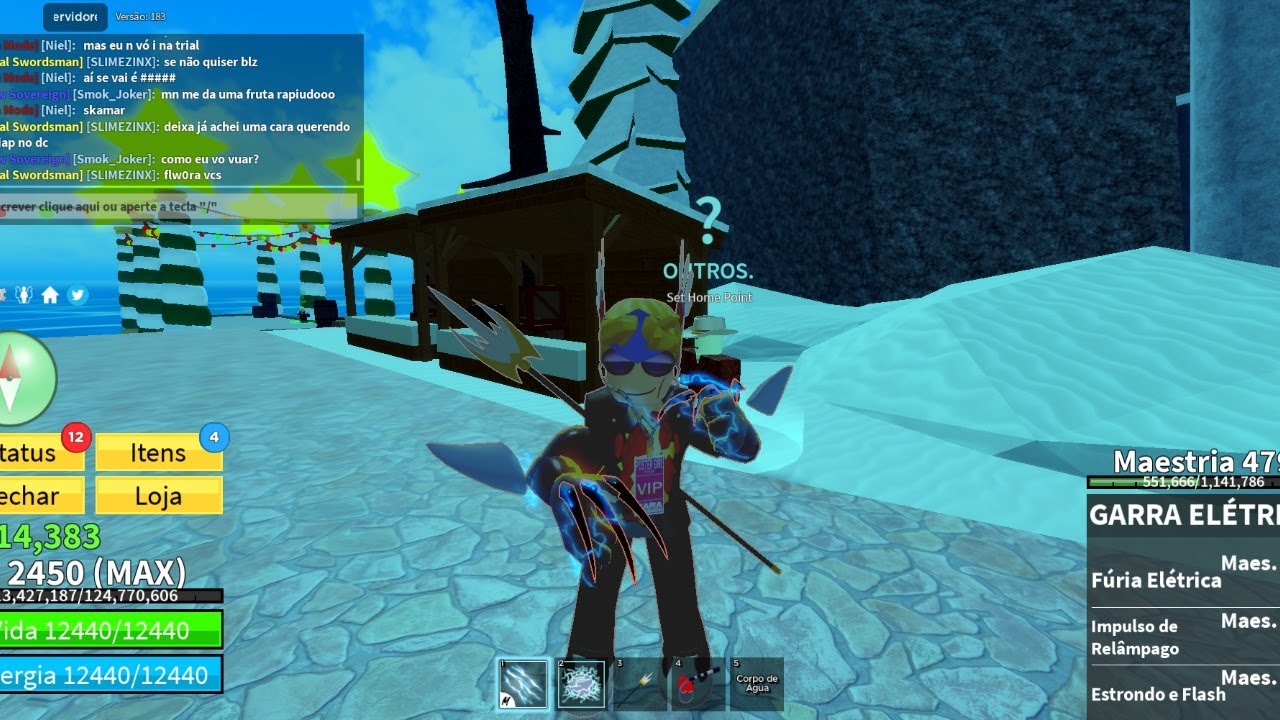Click the chat text input box
Viewport: 1280px width, 720px height.
coord(180,207)
